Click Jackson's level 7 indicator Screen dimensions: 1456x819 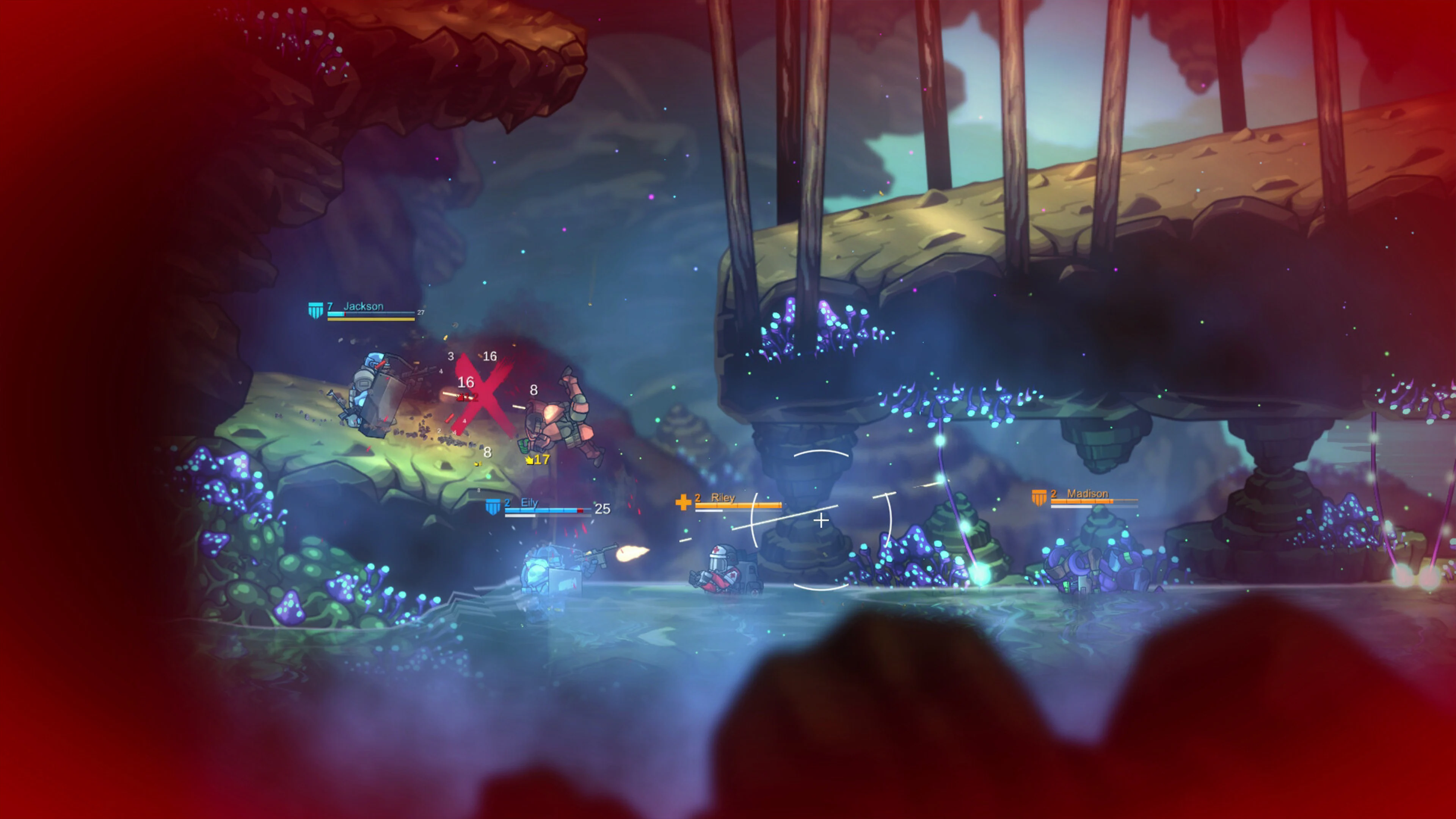point(330,306)
